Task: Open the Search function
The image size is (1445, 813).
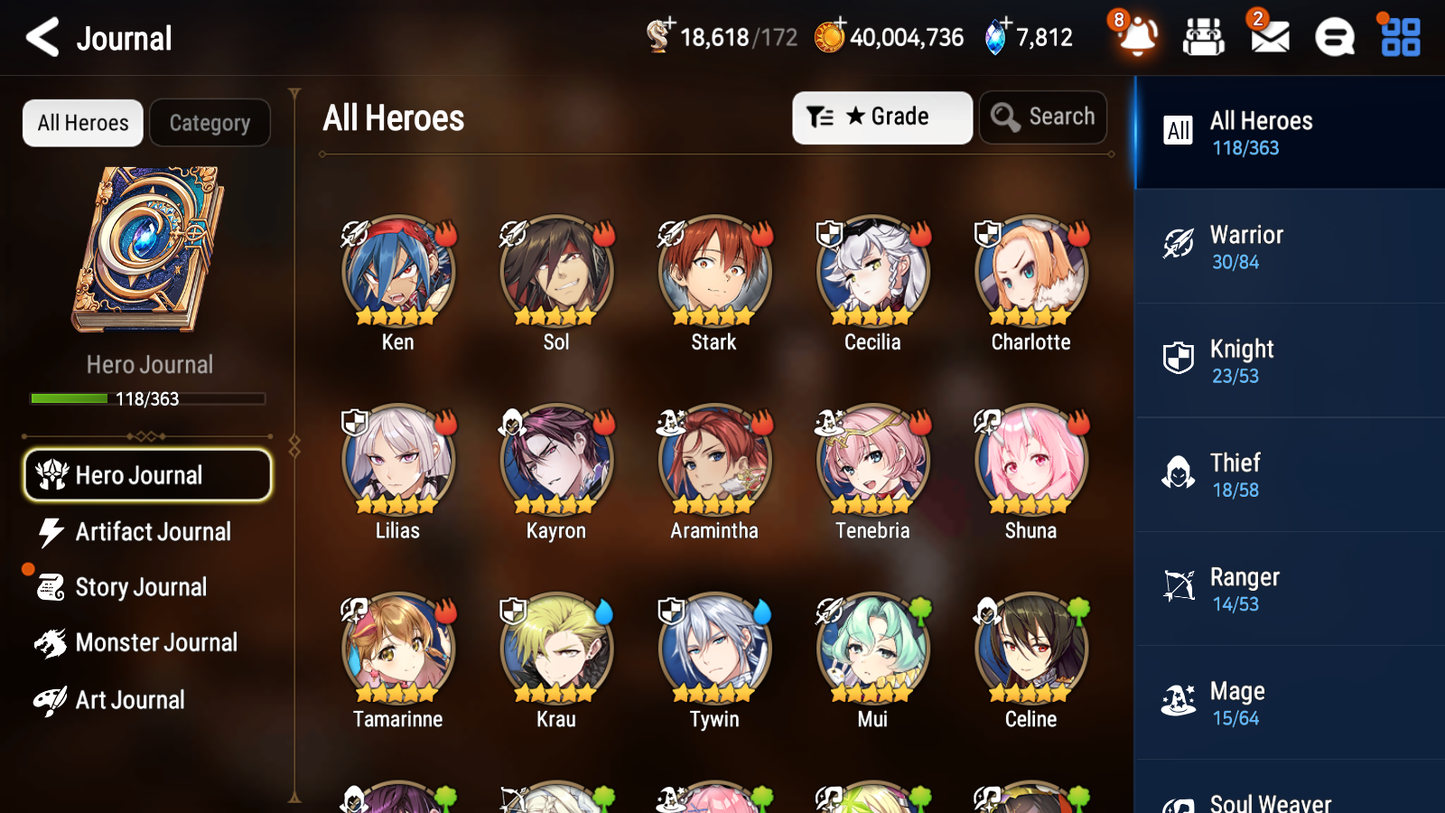Action: pos(1043,117)
